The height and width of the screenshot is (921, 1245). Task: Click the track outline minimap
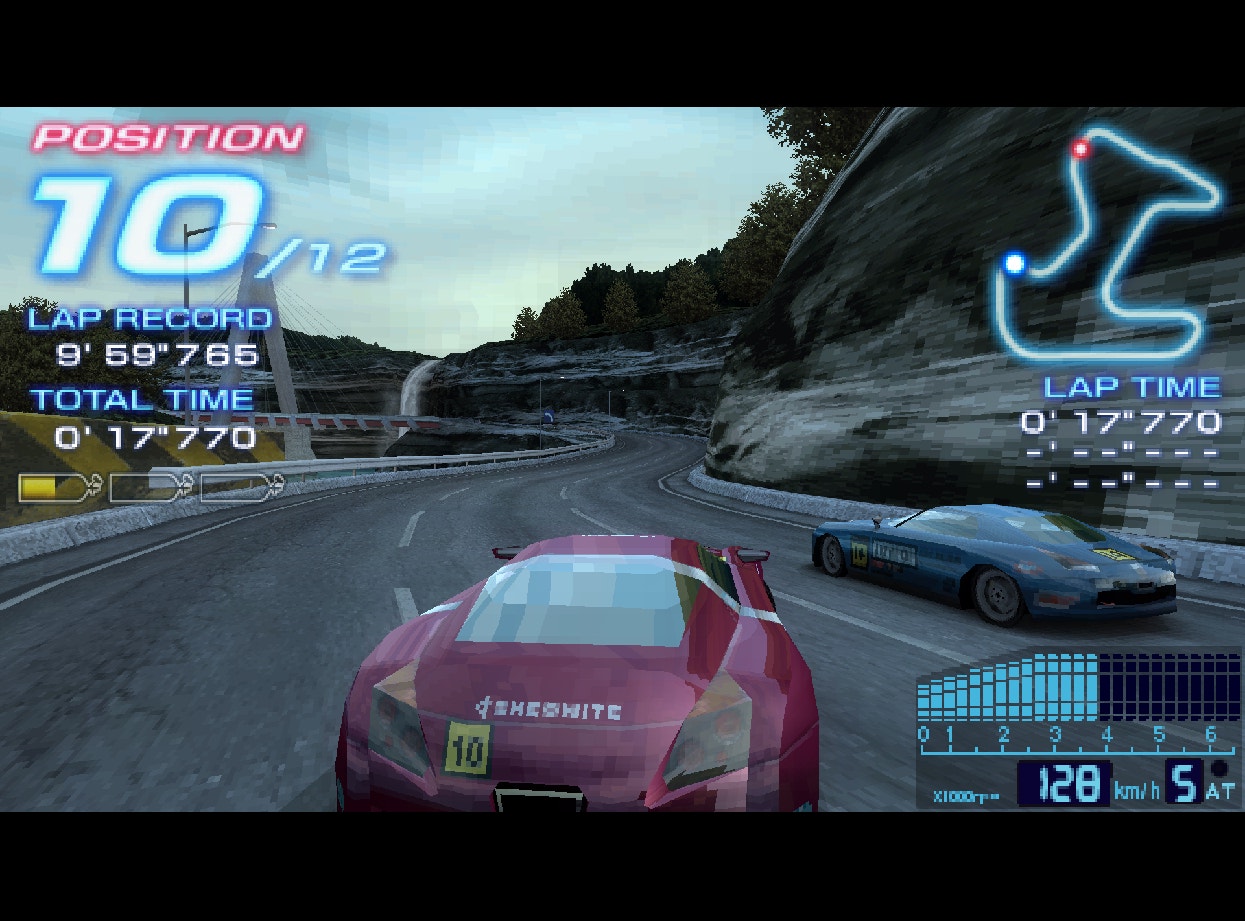[1109, 245]
